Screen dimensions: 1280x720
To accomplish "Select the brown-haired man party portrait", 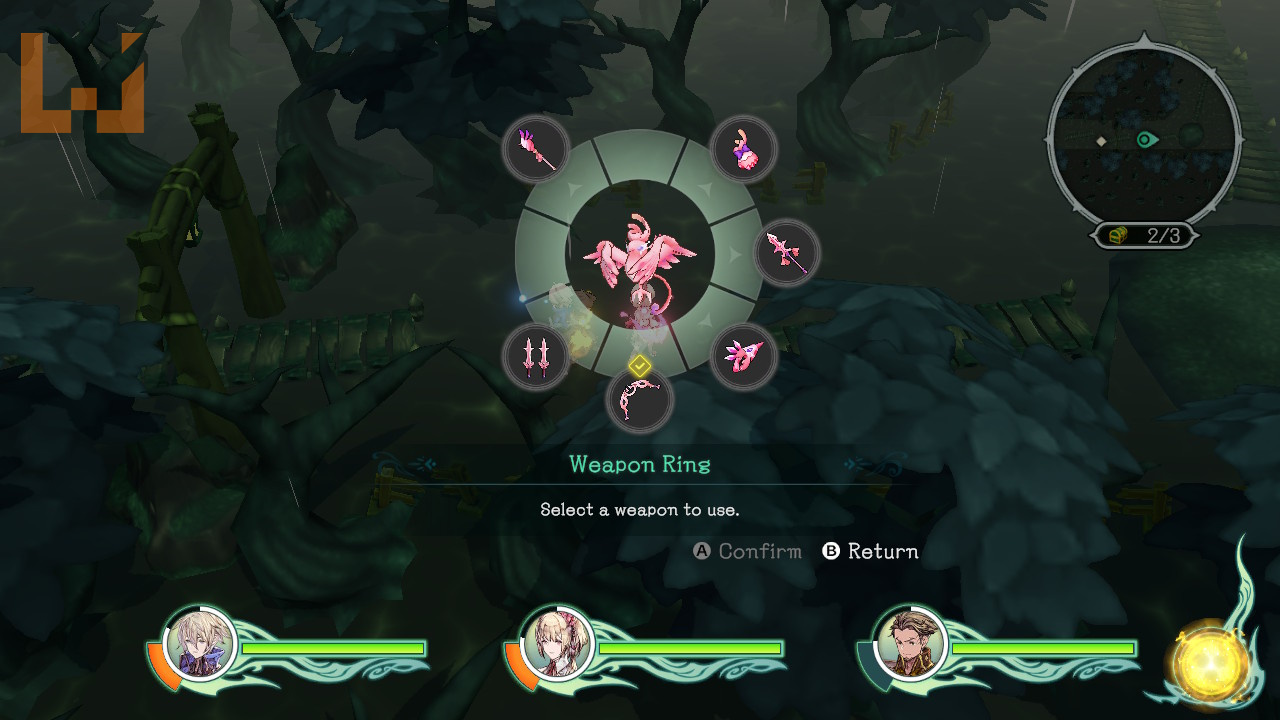I will [910, 643].
